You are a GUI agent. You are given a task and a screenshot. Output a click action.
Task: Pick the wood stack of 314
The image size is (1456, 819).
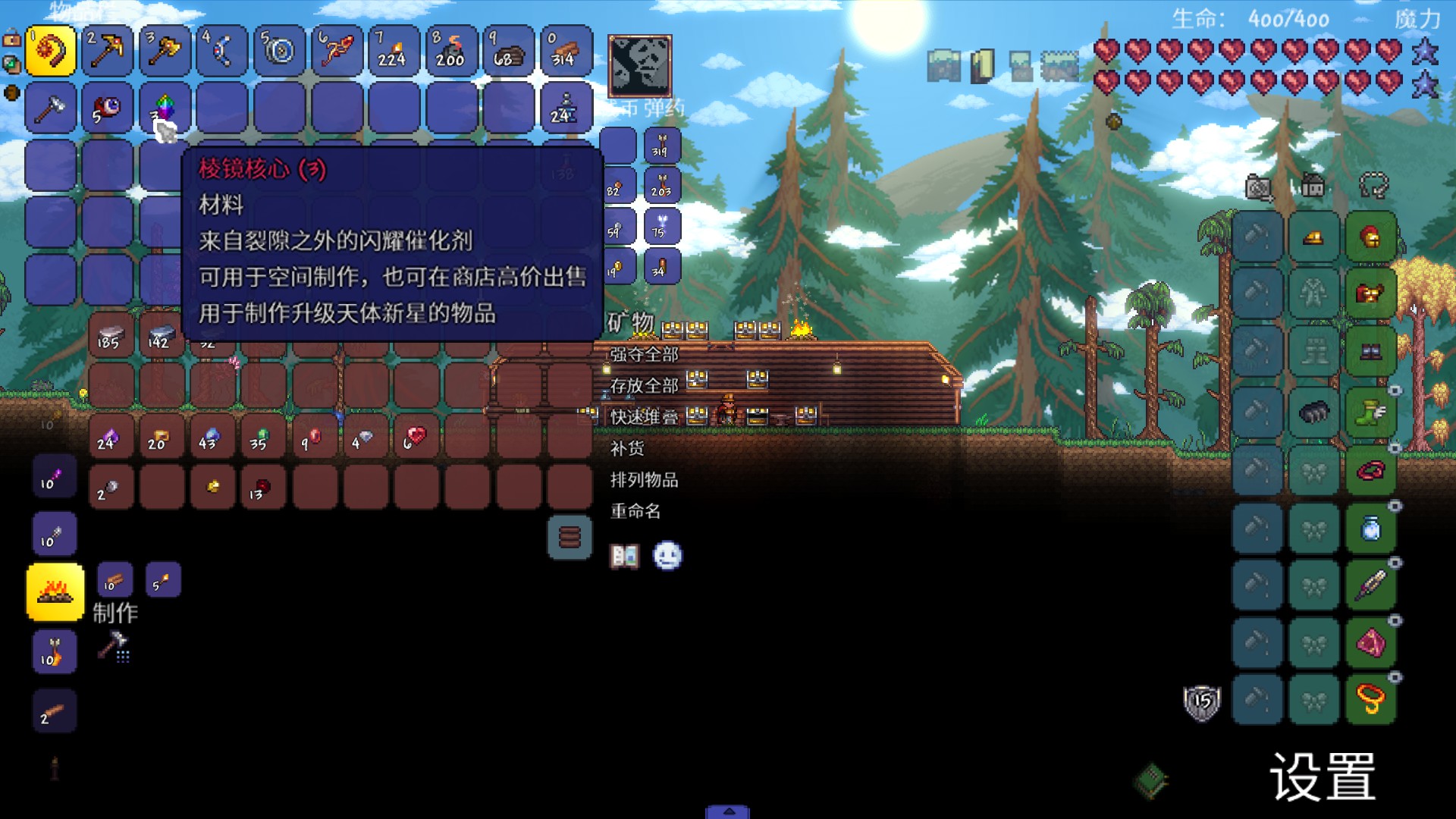(x=566, y=51)
